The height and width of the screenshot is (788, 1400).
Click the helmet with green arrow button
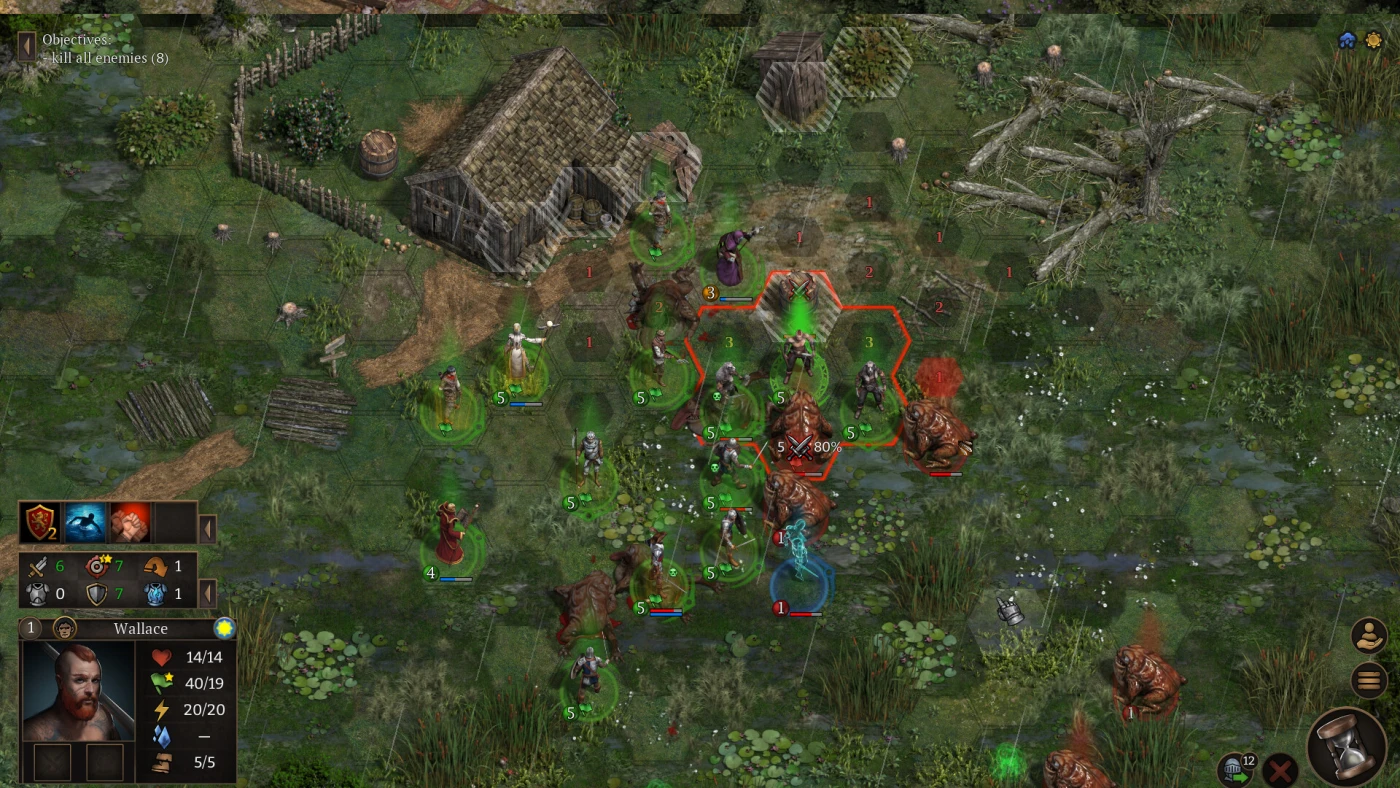tap(1232, 770)
